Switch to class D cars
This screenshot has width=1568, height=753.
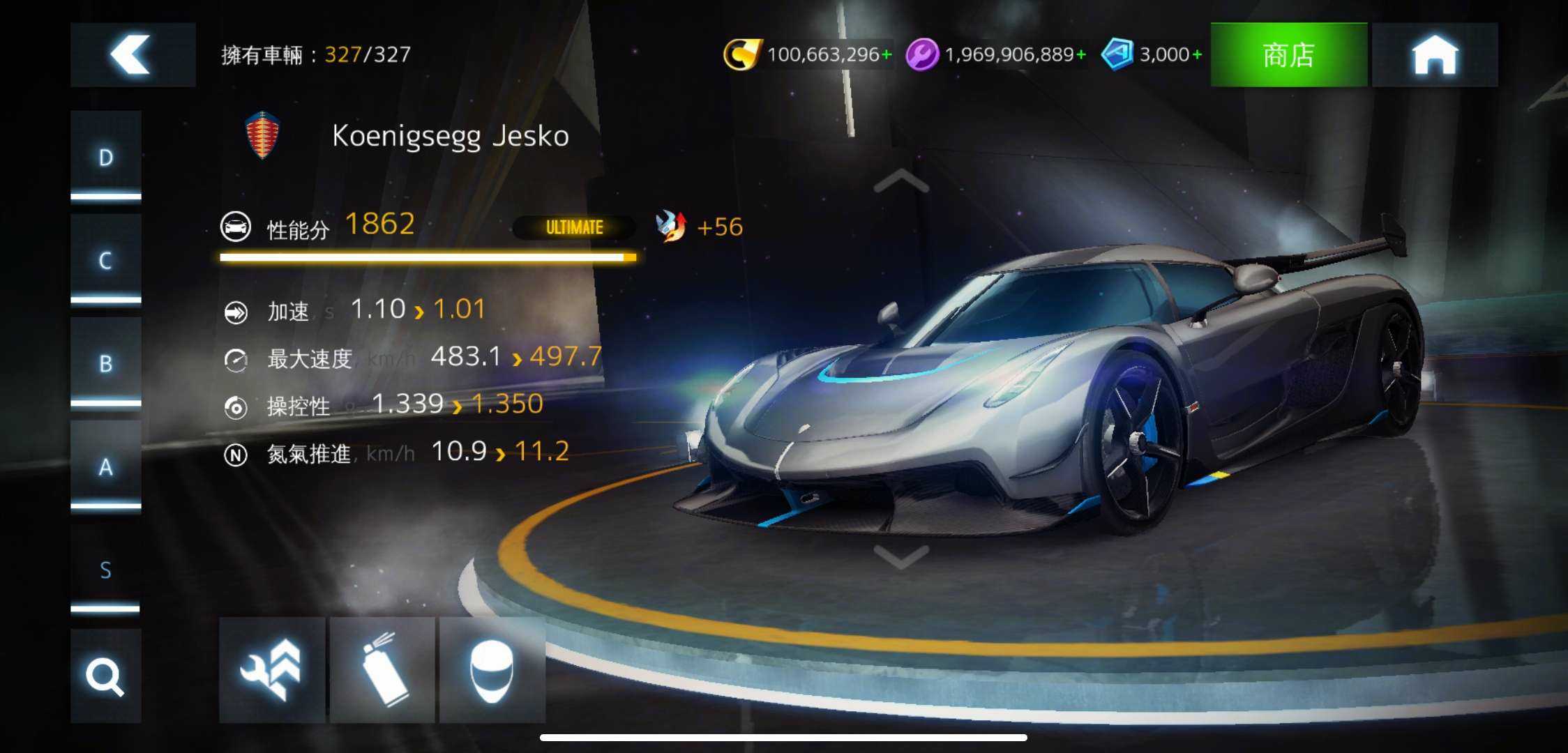105,158
